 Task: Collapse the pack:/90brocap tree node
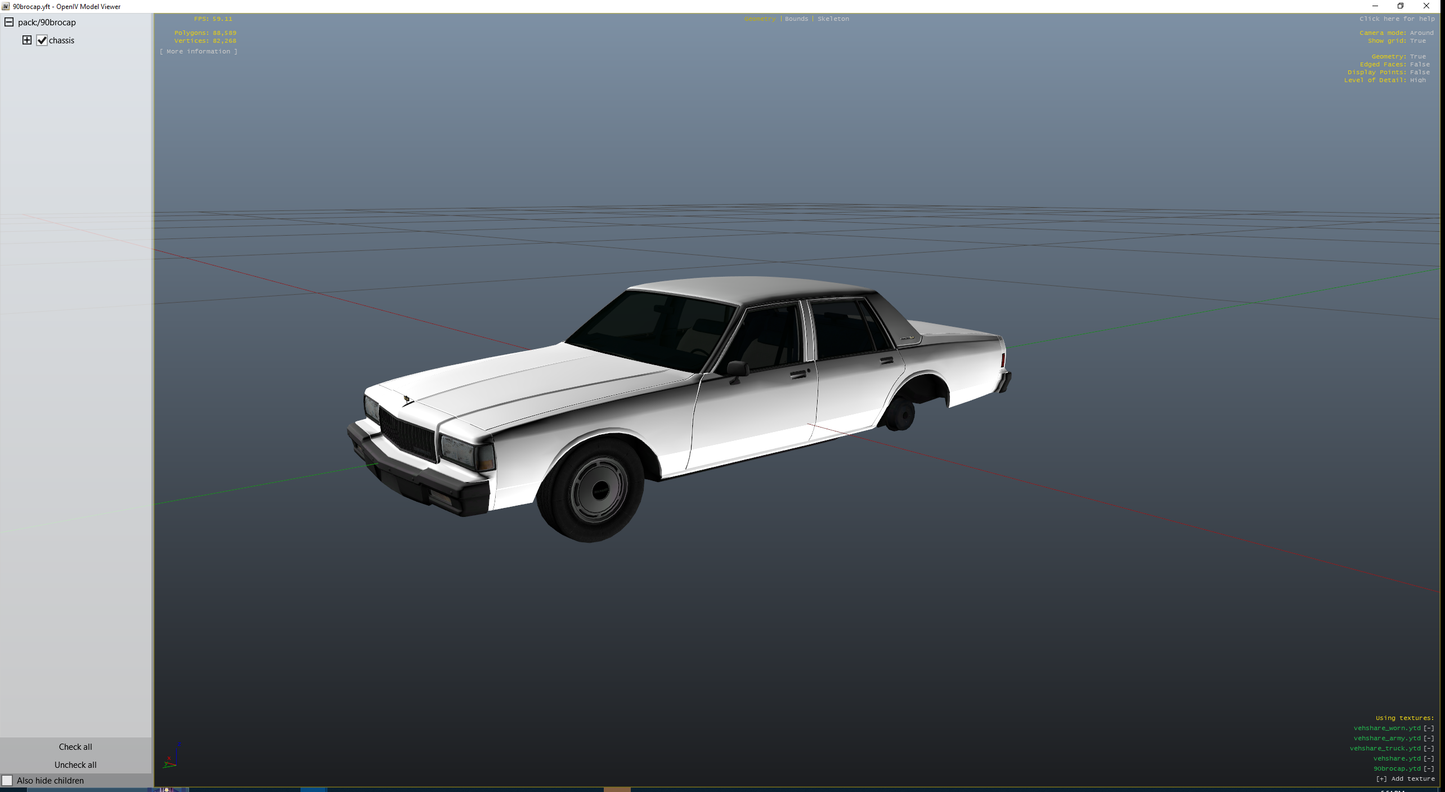(8, 21)
